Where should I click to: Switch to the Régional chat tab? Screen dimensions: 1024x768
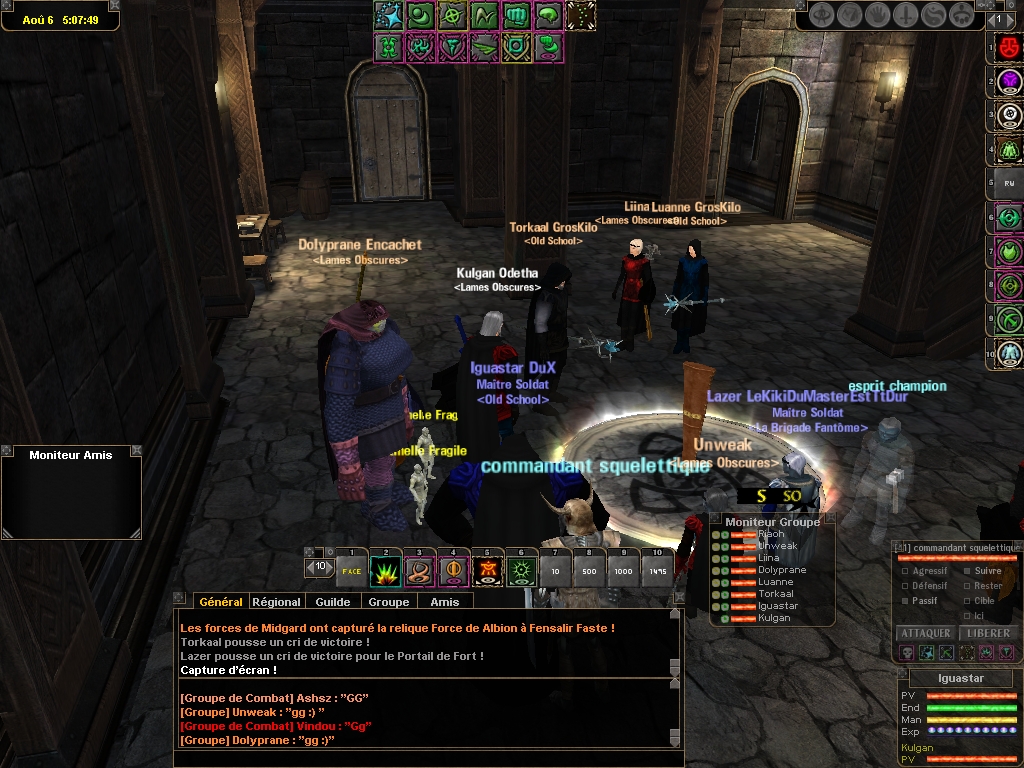click(277, 602)
